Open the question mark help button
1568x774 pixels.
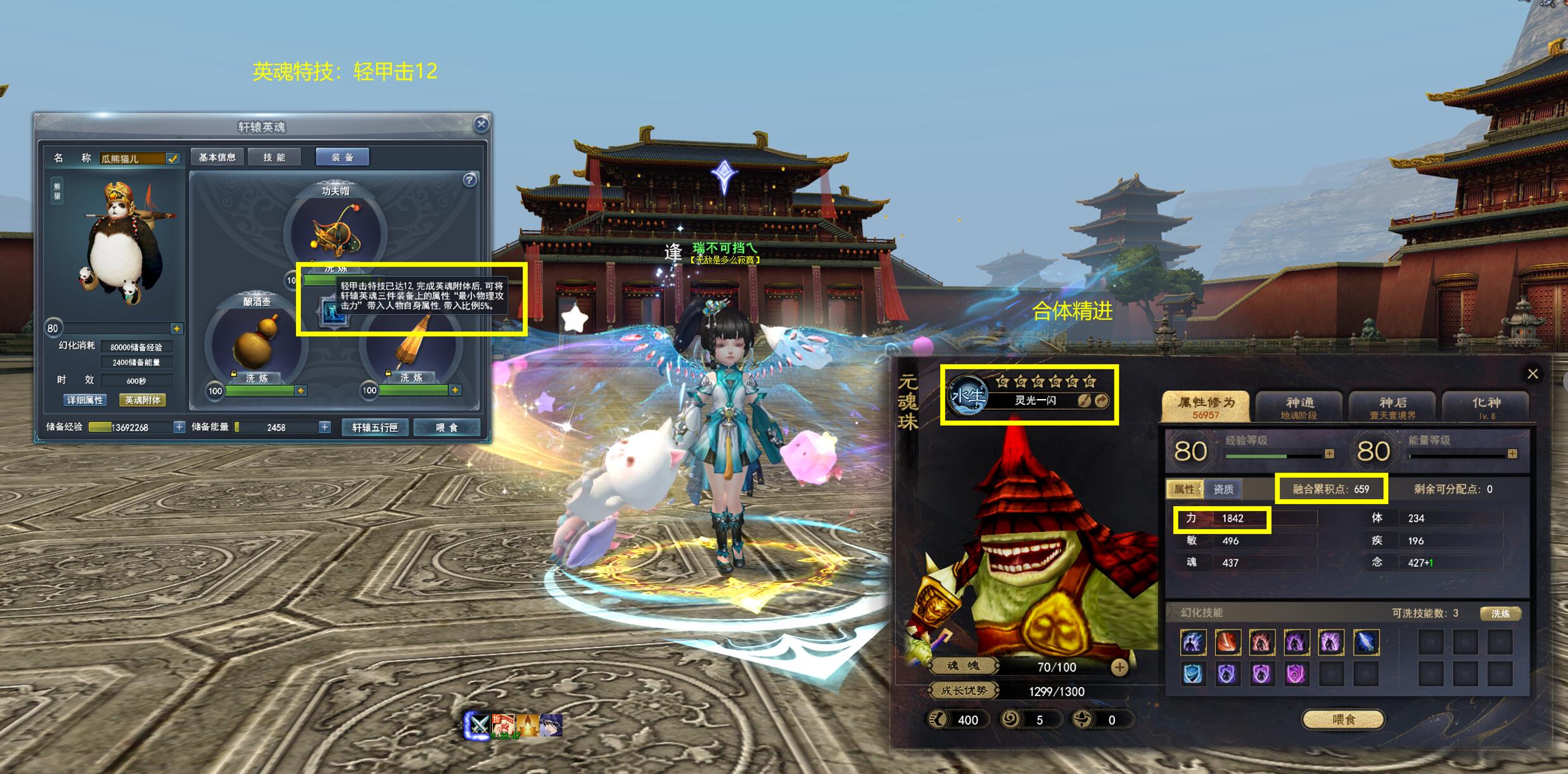469,181
